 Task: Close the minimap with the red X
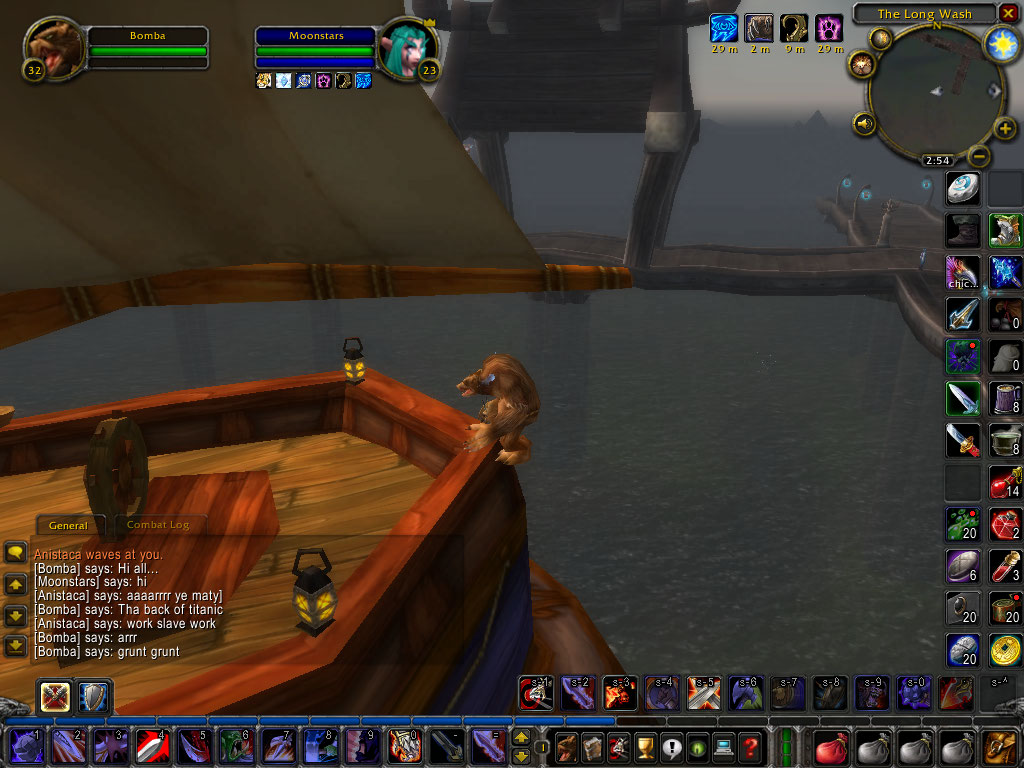[1008, 13]
